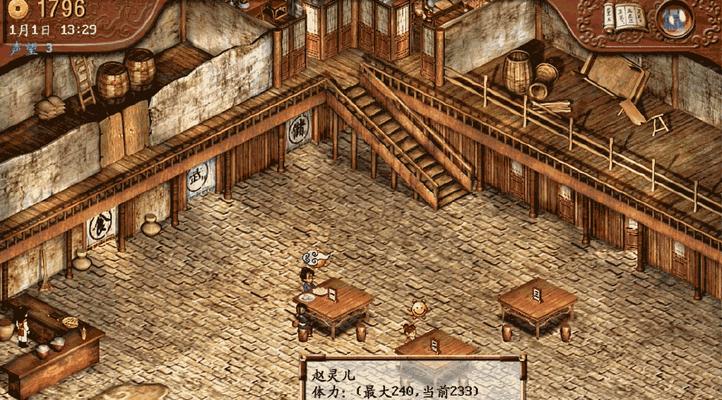Open the scroll book icon
The image size is (722, 400).
coord(623,16)
